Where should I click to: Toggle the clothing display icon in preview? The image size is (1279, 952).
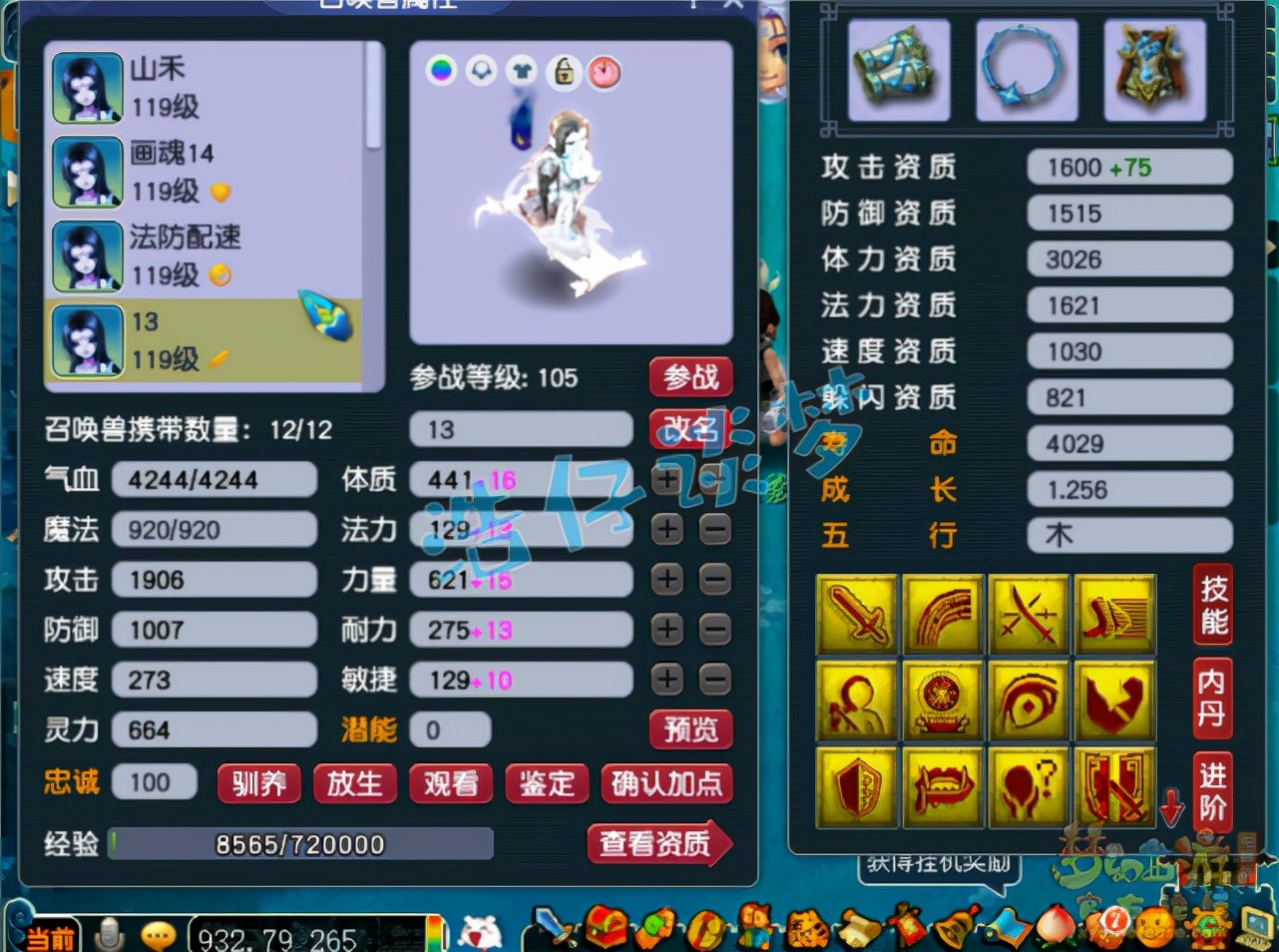point(522,73)
